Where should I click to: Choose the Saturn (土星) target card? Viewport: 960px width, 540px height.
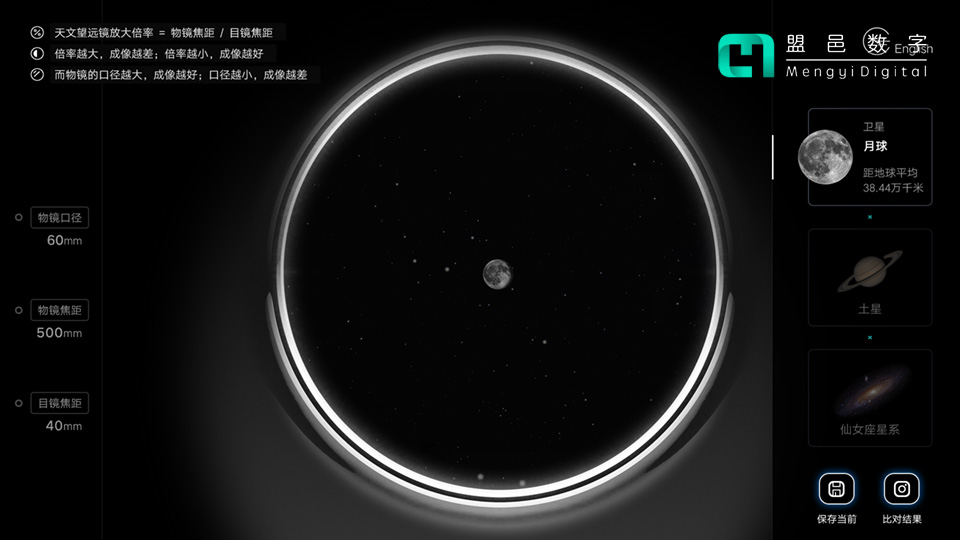tap(869, 277)
